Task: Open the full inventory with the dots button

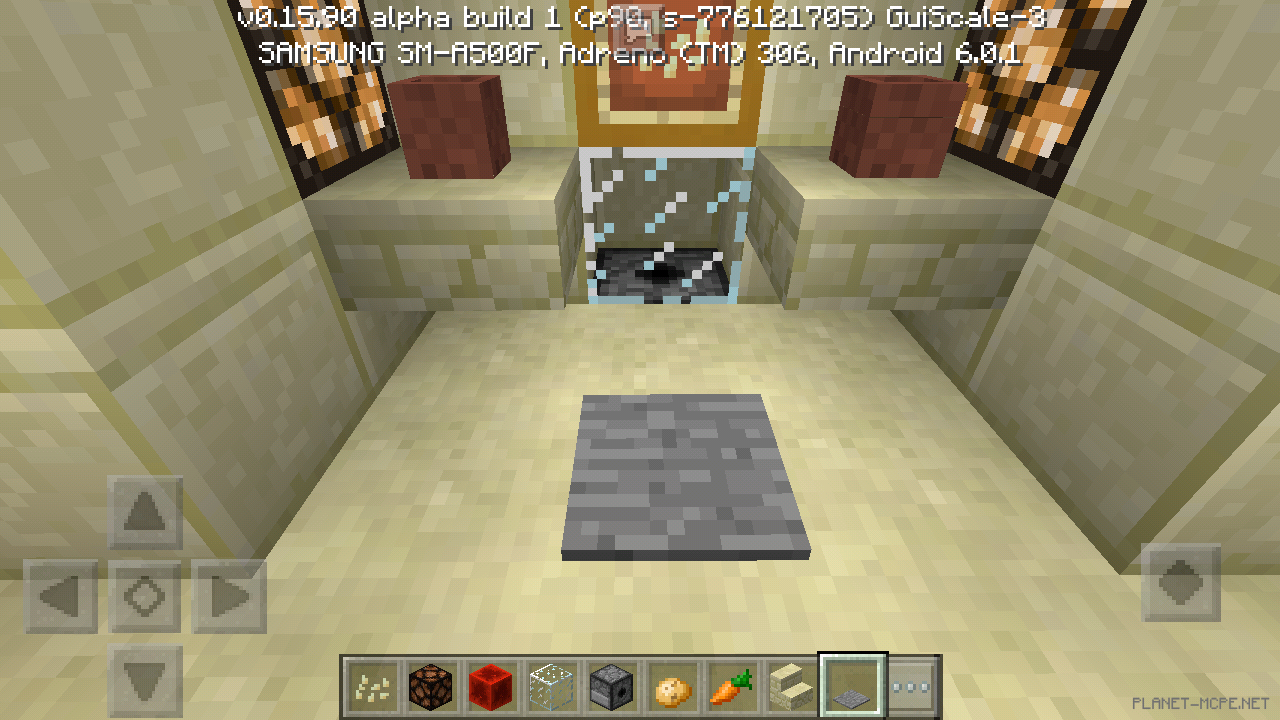Action: coord(911,685)
